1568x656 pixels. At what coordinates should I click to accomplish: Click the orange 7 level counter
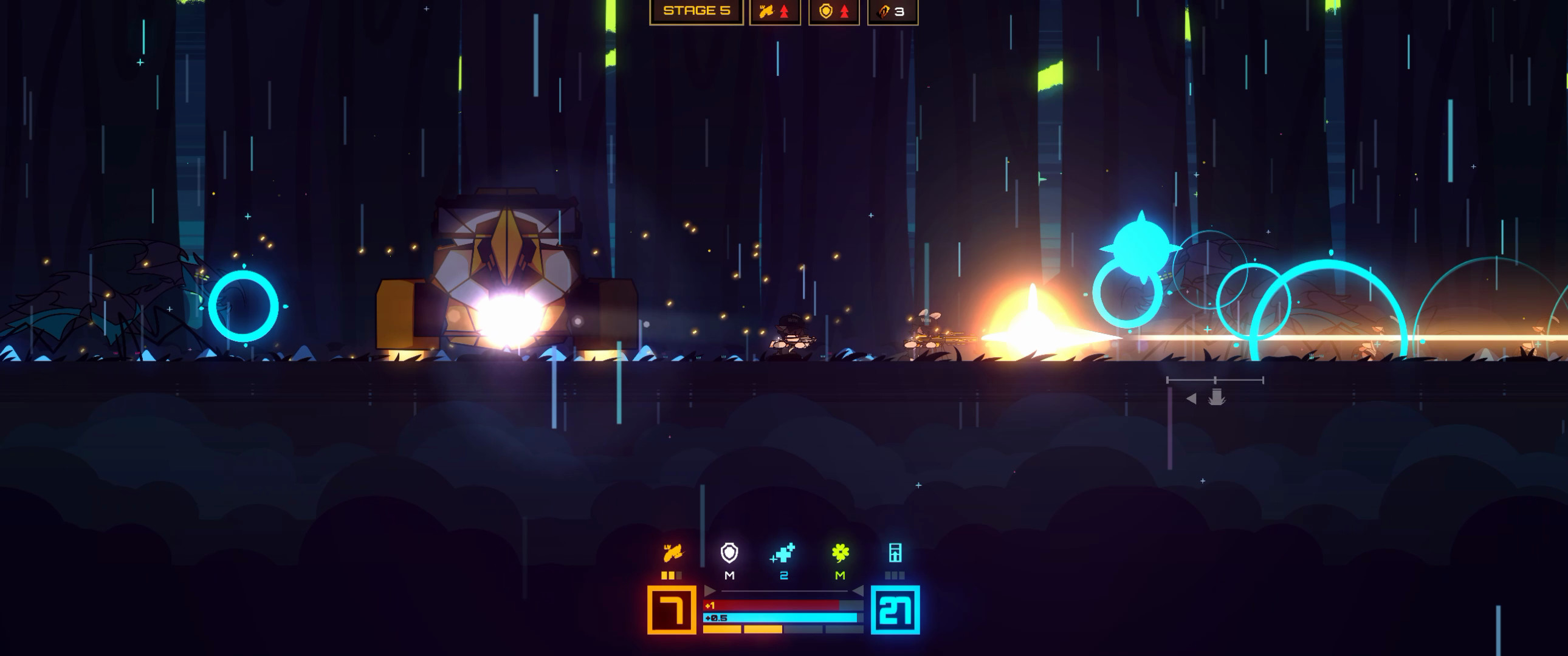click(672, 612)
